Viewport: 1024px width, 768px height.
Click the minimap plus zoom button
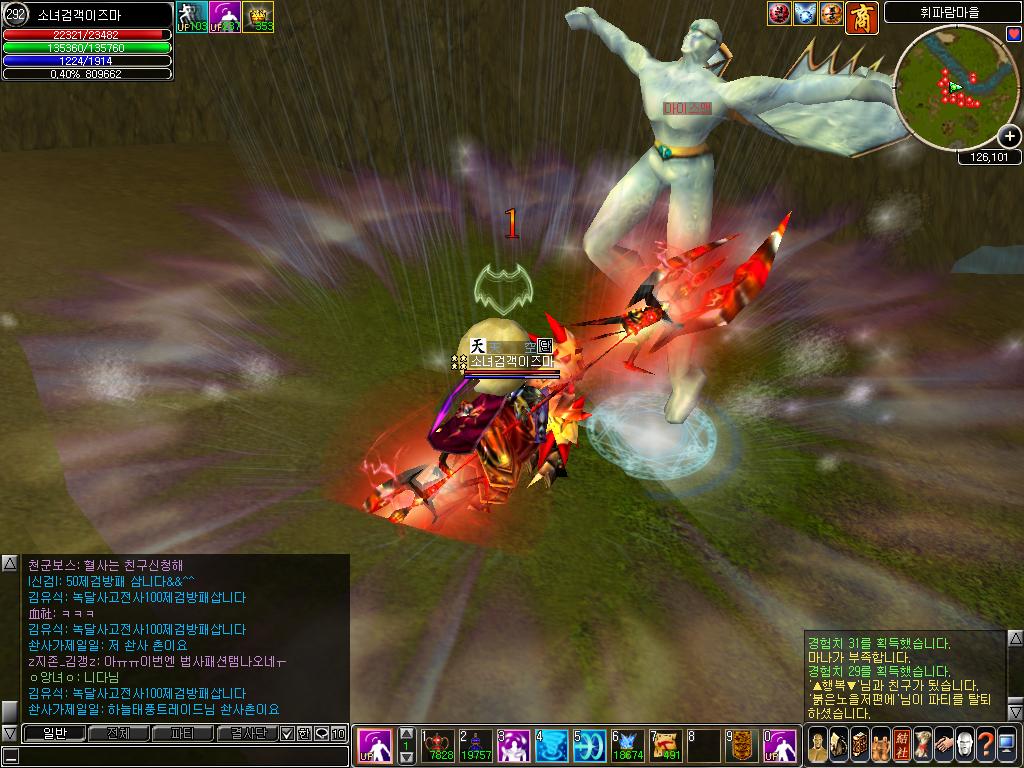1010,137
